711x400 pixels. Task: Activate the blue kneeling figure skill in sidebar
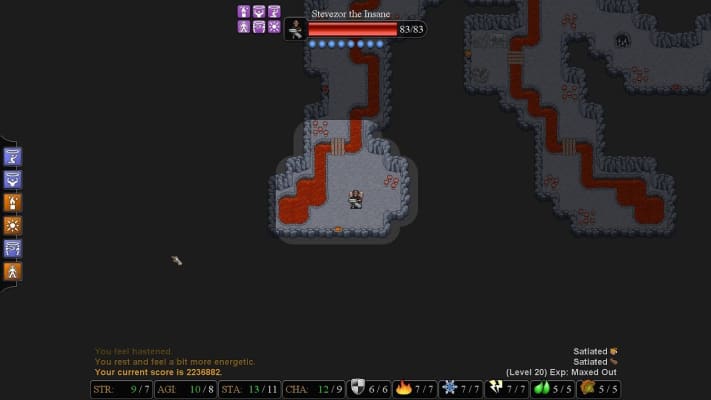coord(13,156)
